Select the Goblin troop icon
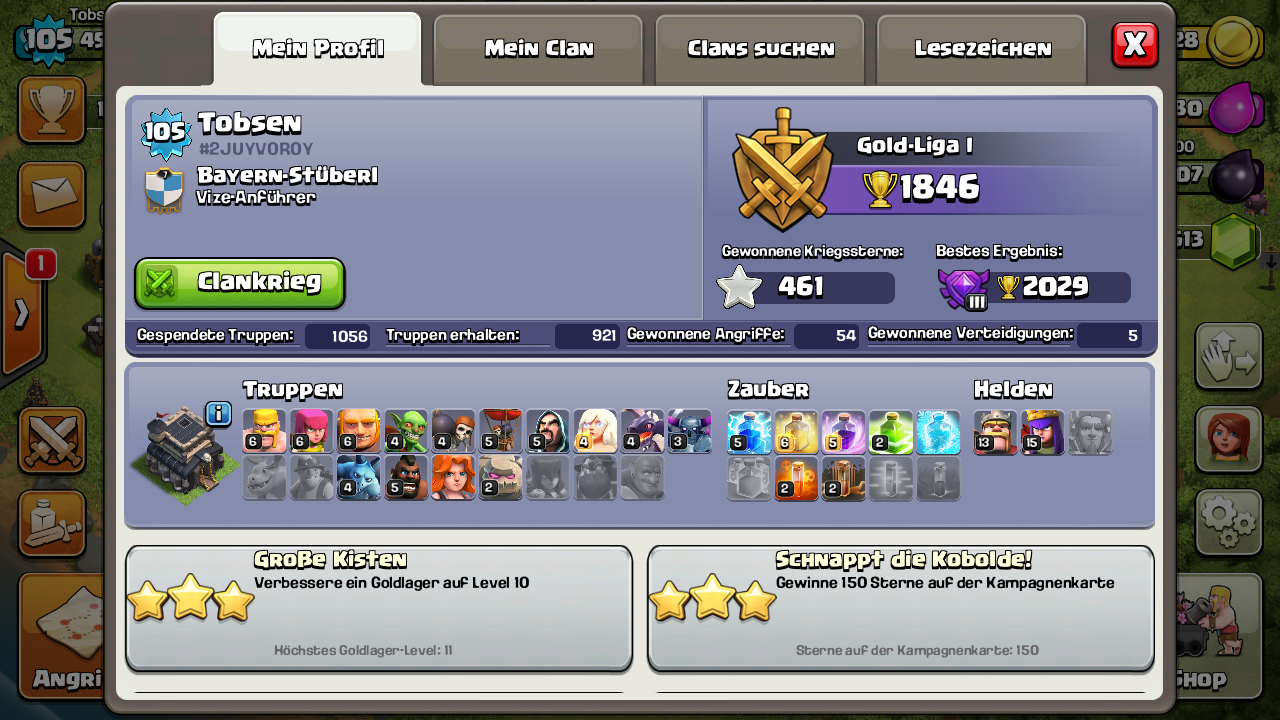 [x=406, y=431]
